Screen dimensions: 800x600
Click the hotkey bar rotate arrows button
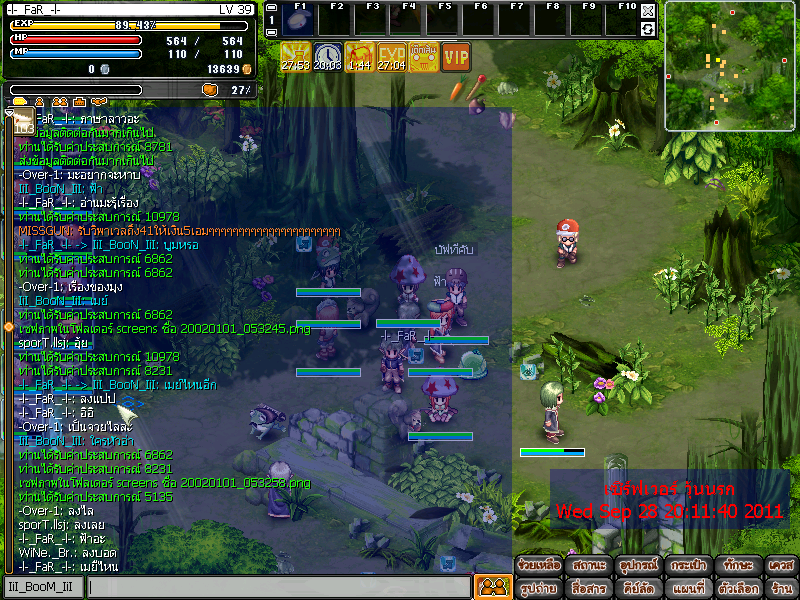(x=648, y=29)
